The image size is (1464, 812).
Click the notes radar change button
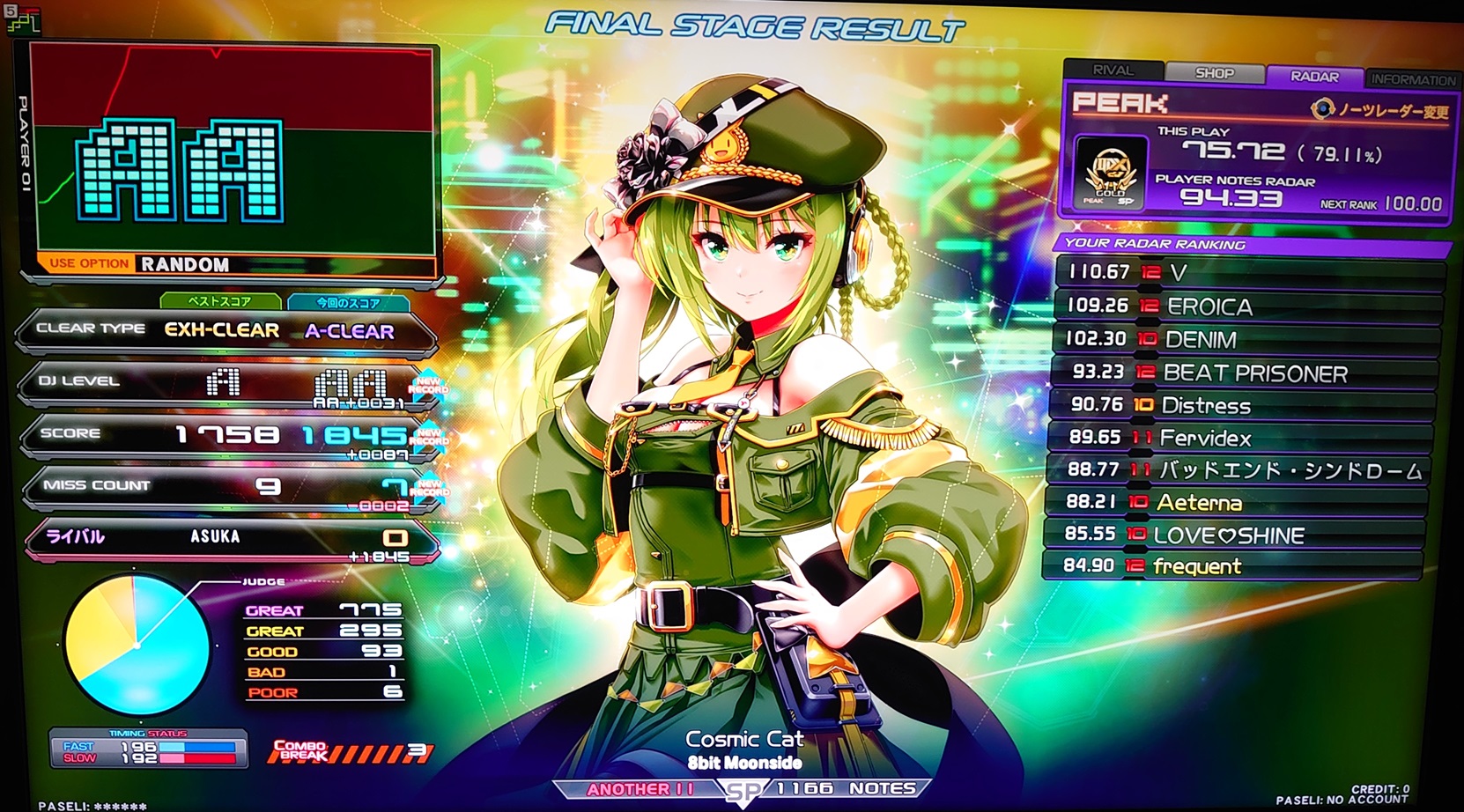tap(1379, 110)
